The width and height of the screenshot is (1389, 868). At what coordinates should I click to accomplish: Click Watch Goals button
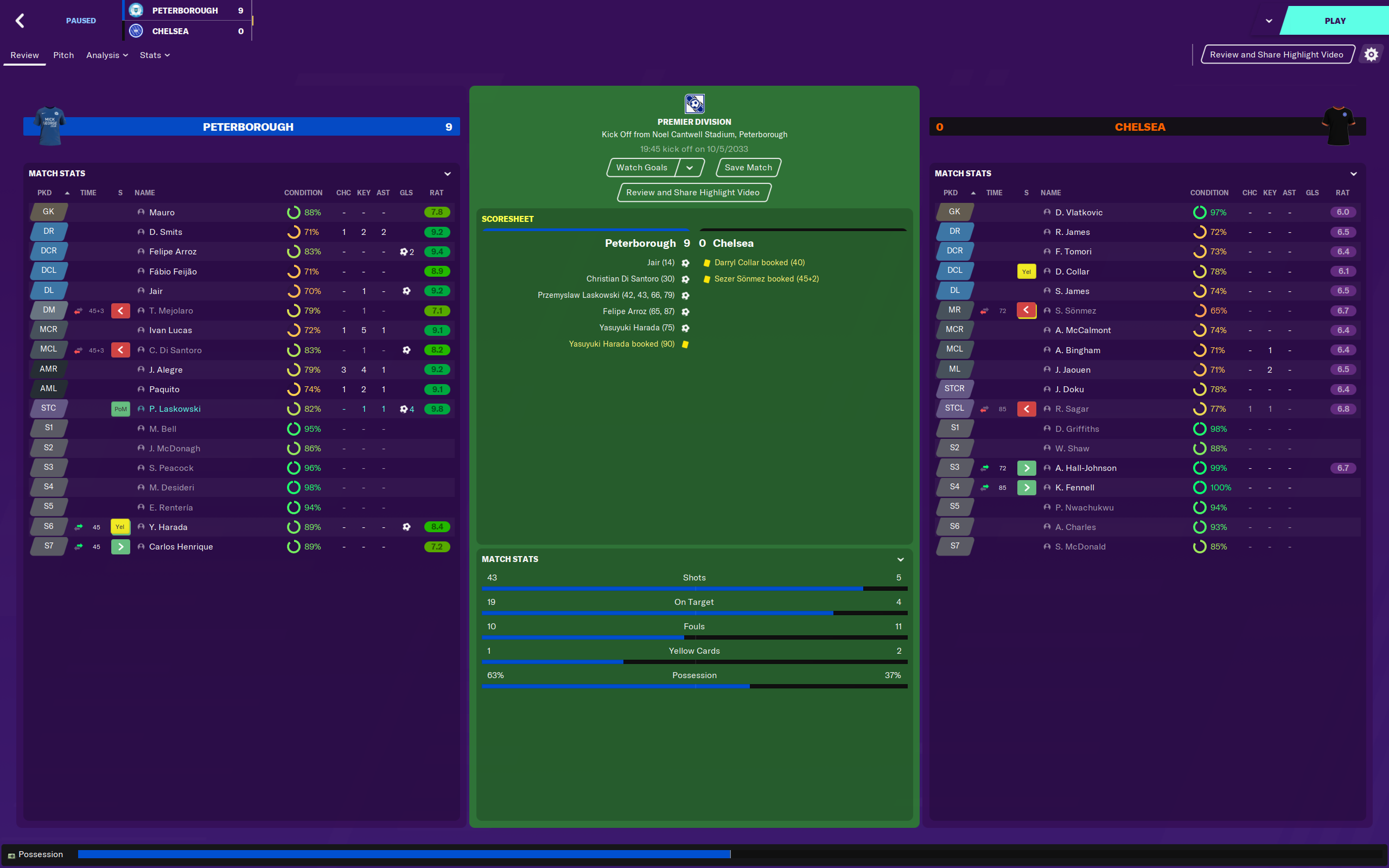(x=641, y=168)
